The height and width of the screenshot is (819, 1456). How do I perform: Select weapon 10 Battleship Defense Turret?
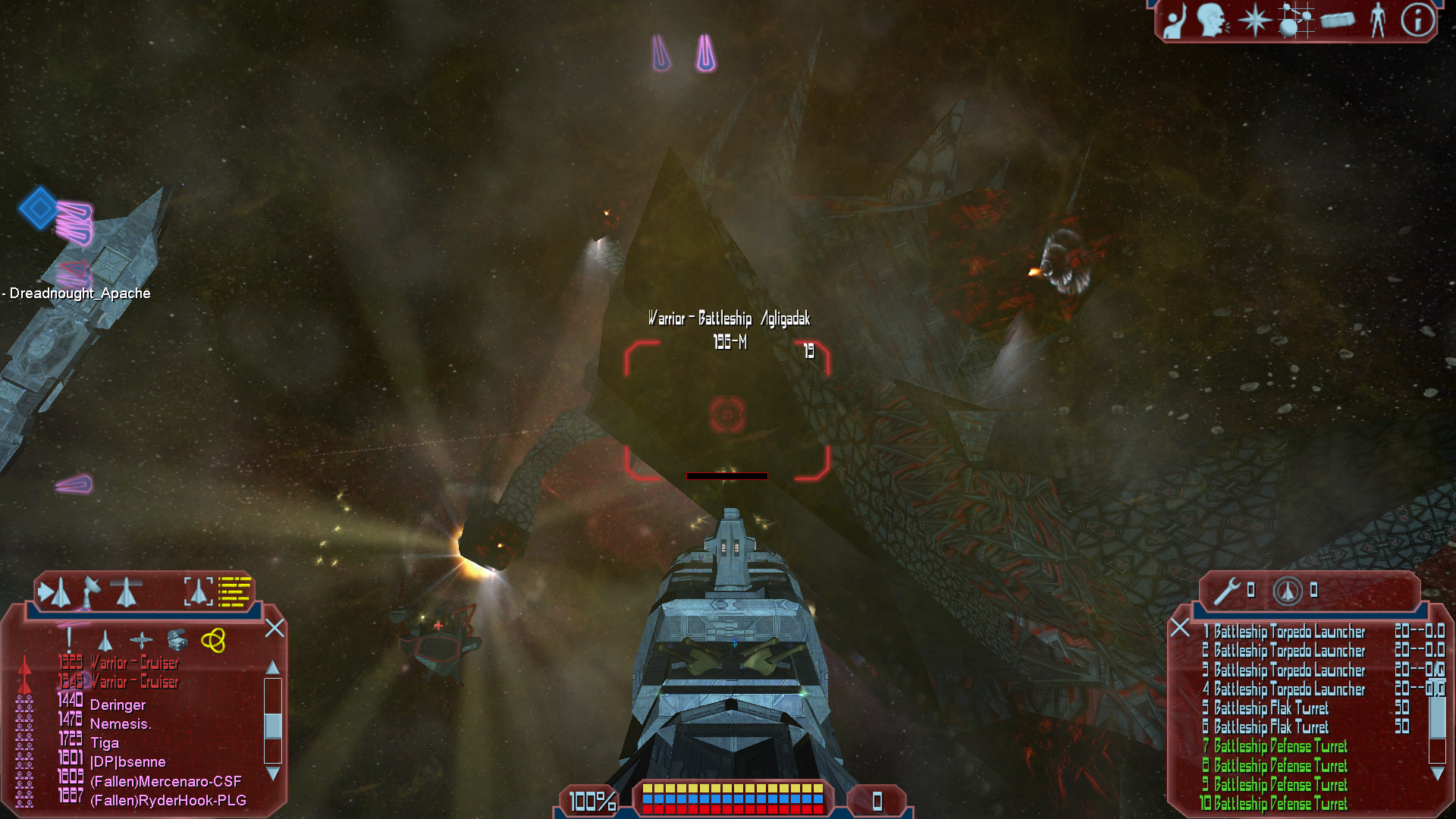pyautogui.click(x=1279, y=804)
